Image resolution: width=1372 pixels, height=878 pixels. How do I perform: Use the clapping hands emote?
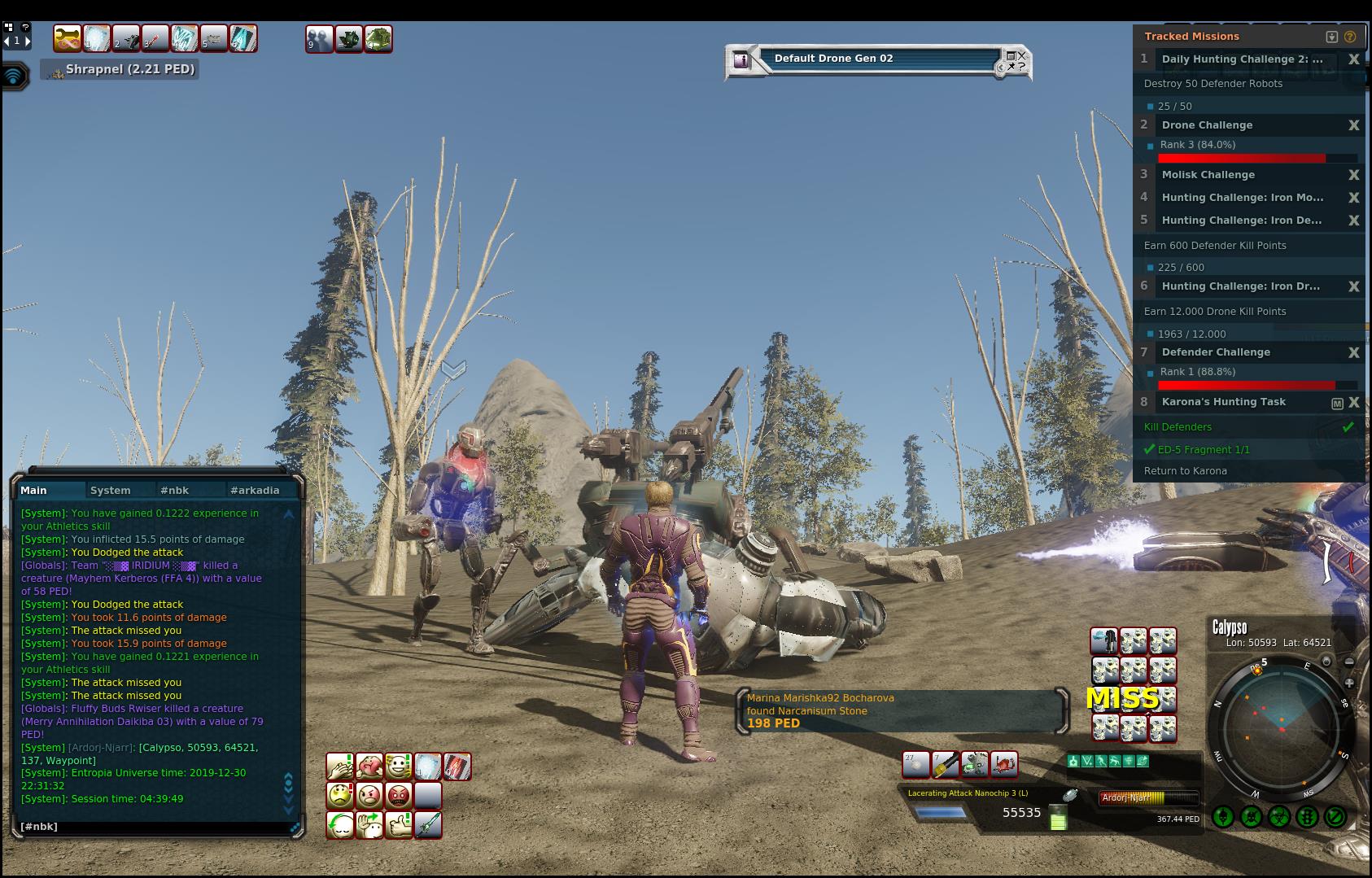[x=339, y=767]
